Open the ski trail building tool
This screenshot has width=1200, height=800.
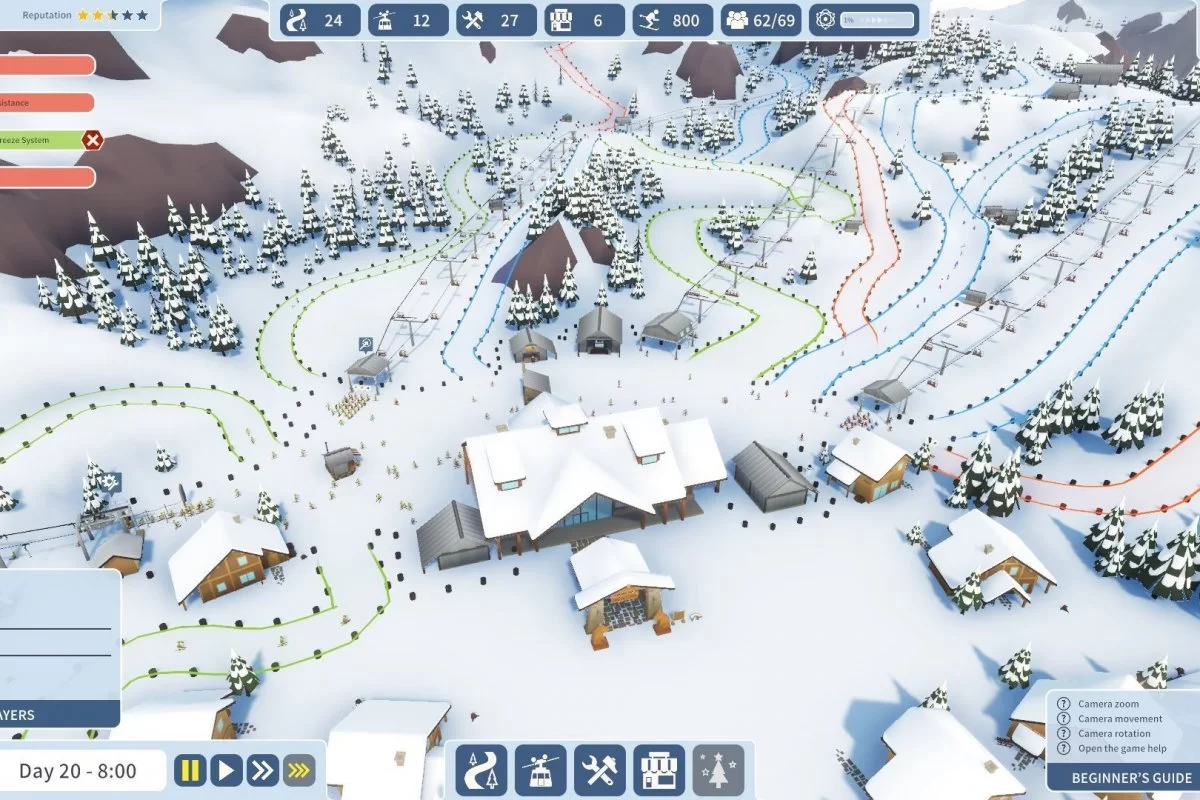click(x=481, y=770)
